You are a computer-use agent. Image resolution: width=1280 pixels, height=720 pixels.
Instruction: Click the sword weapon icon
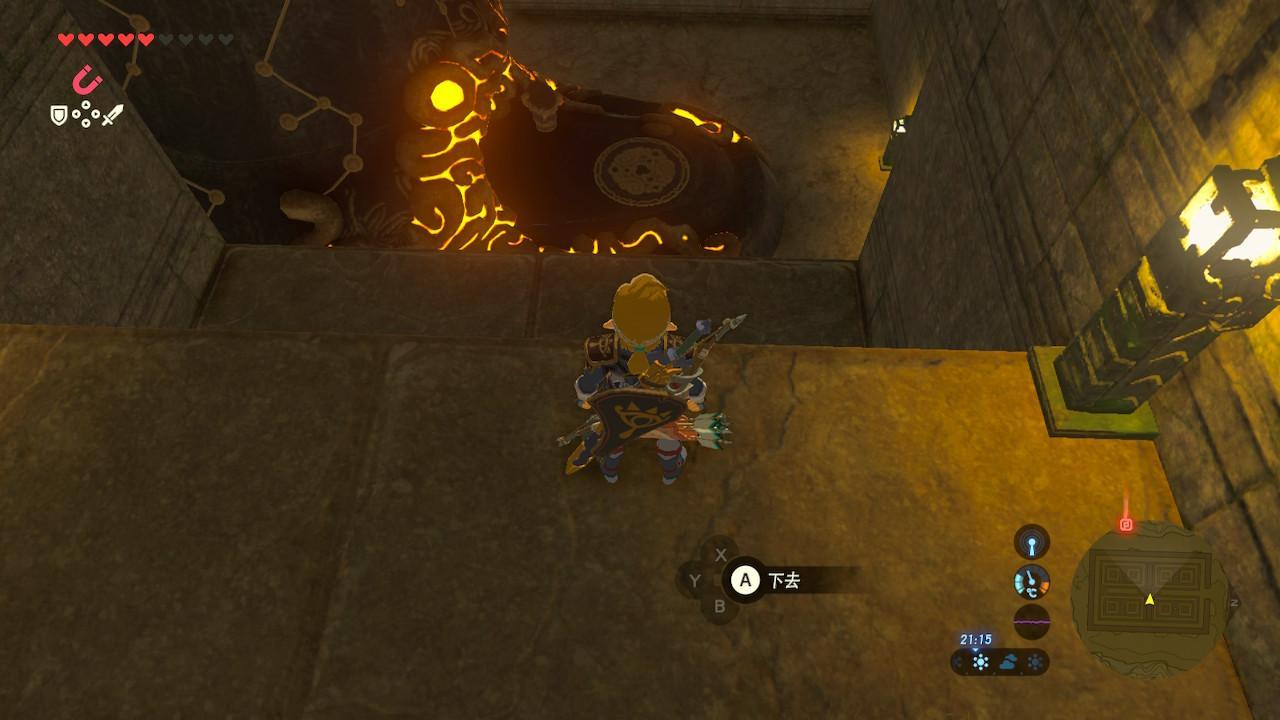tap(112, 115)
